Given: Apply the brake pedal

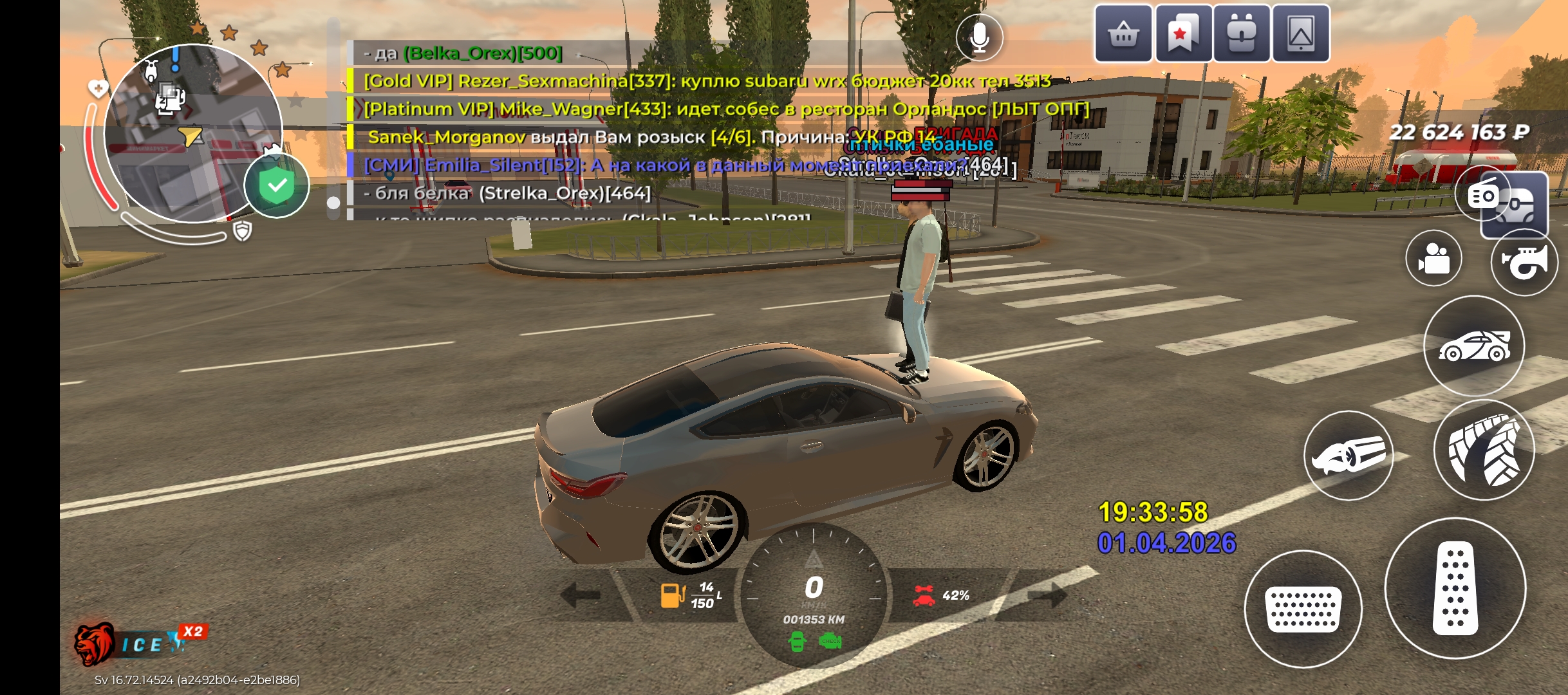Looking at the screenshot, I should tap(1303, 609).
